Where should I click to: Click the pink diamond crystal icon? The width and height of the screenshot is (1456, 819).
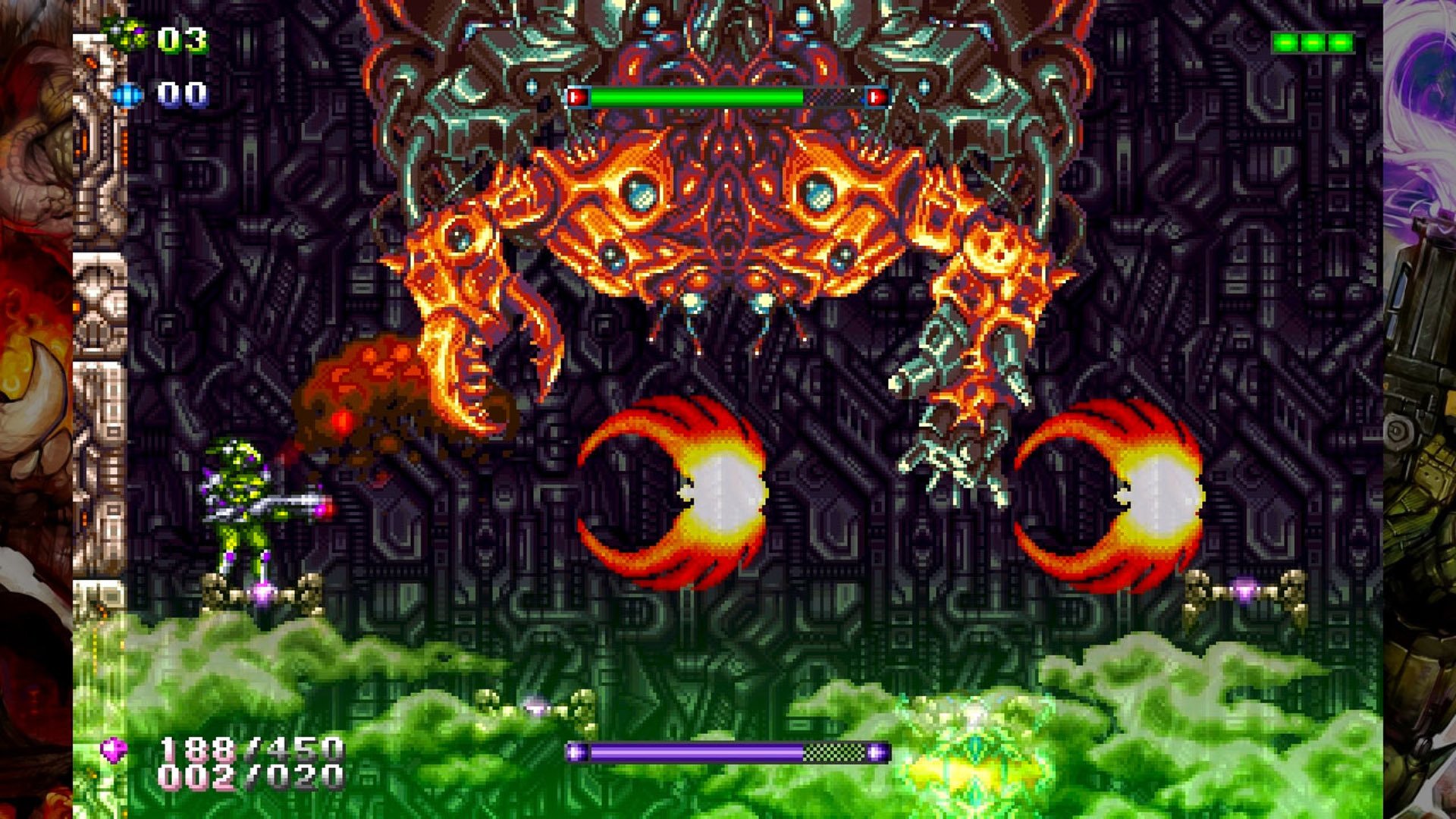click(114, 751)
